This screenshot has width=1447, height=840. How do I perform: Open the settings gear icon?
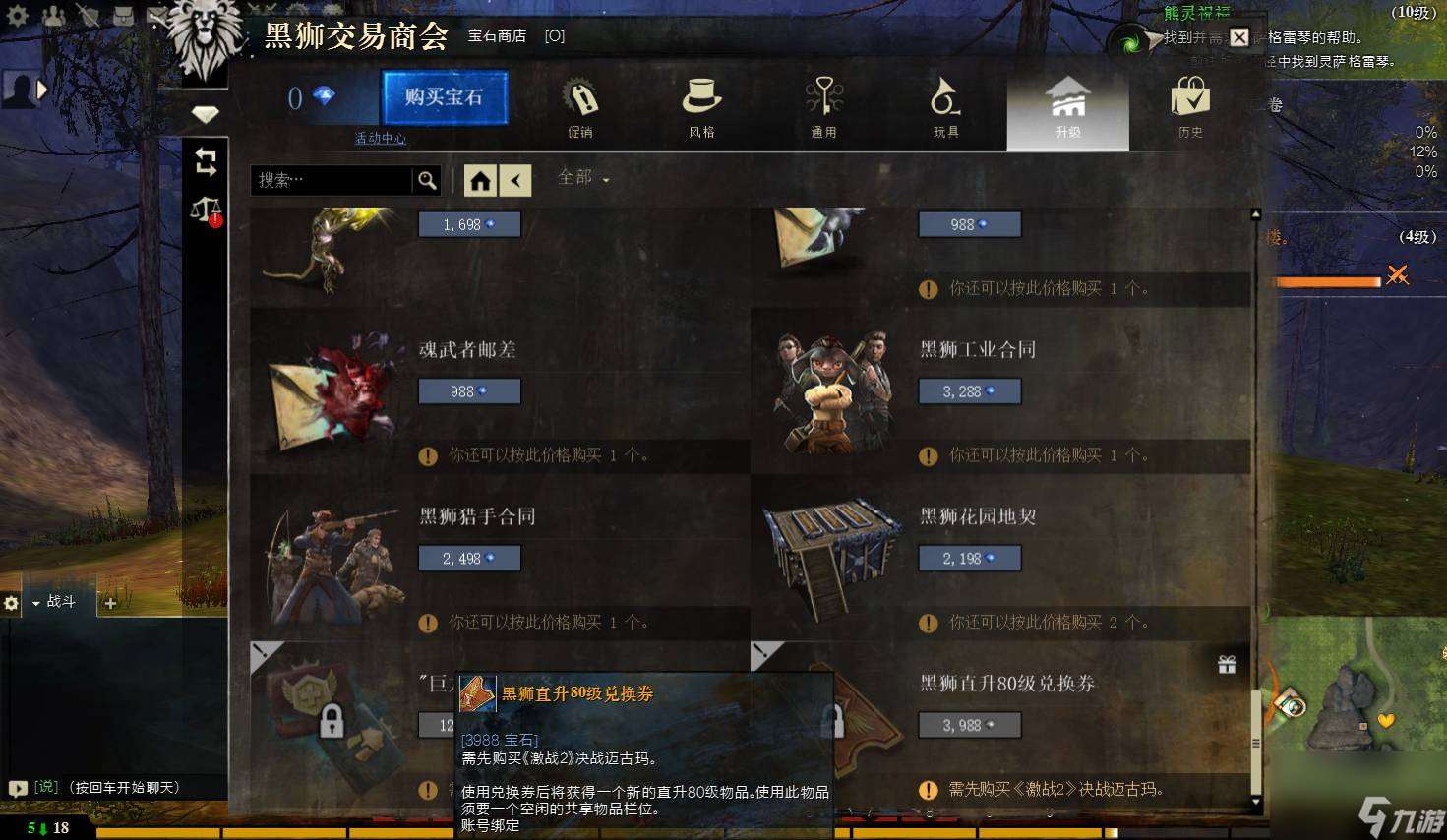click(x=16, y=14)
